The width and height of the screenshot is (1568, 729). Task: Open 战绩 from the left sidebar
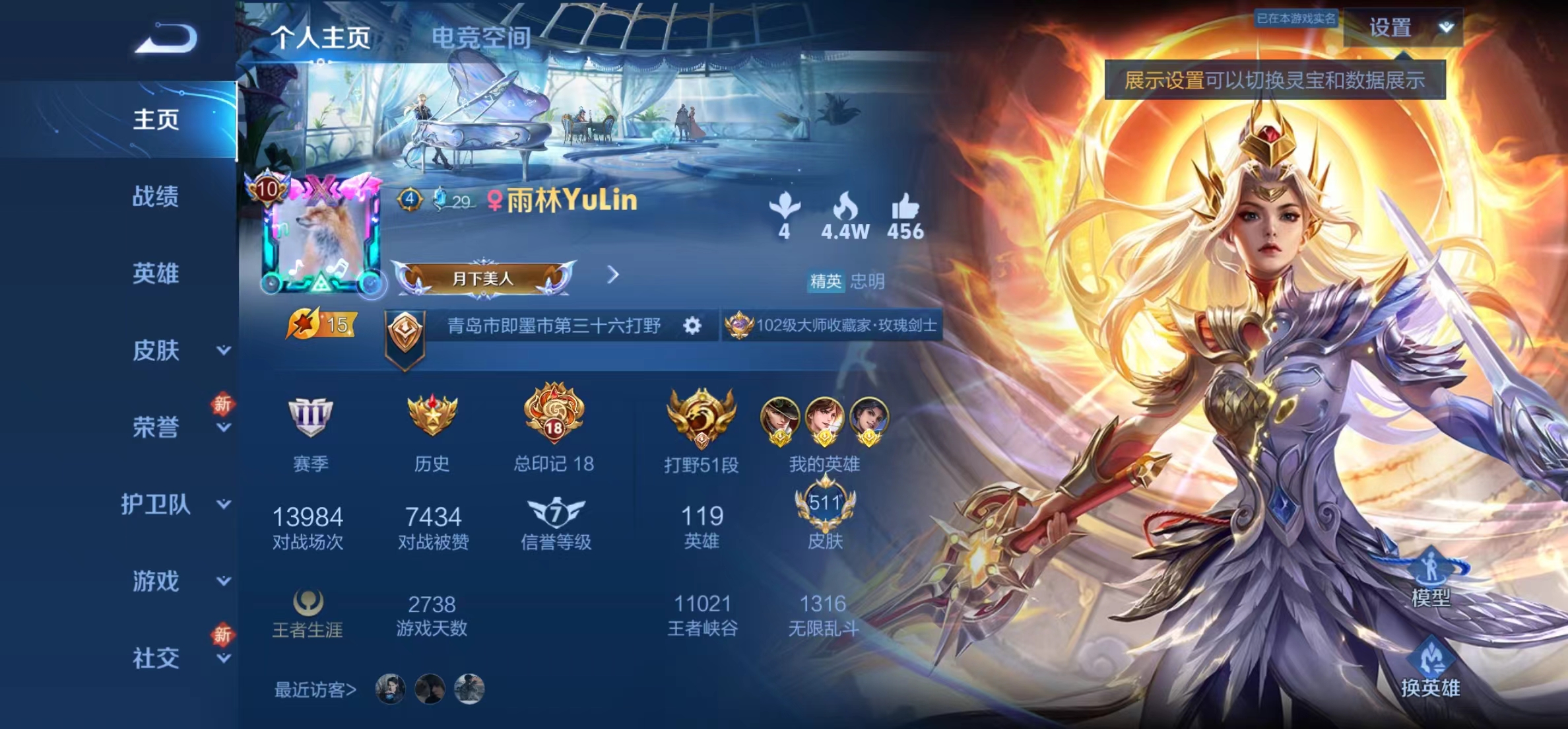point(154,196)
